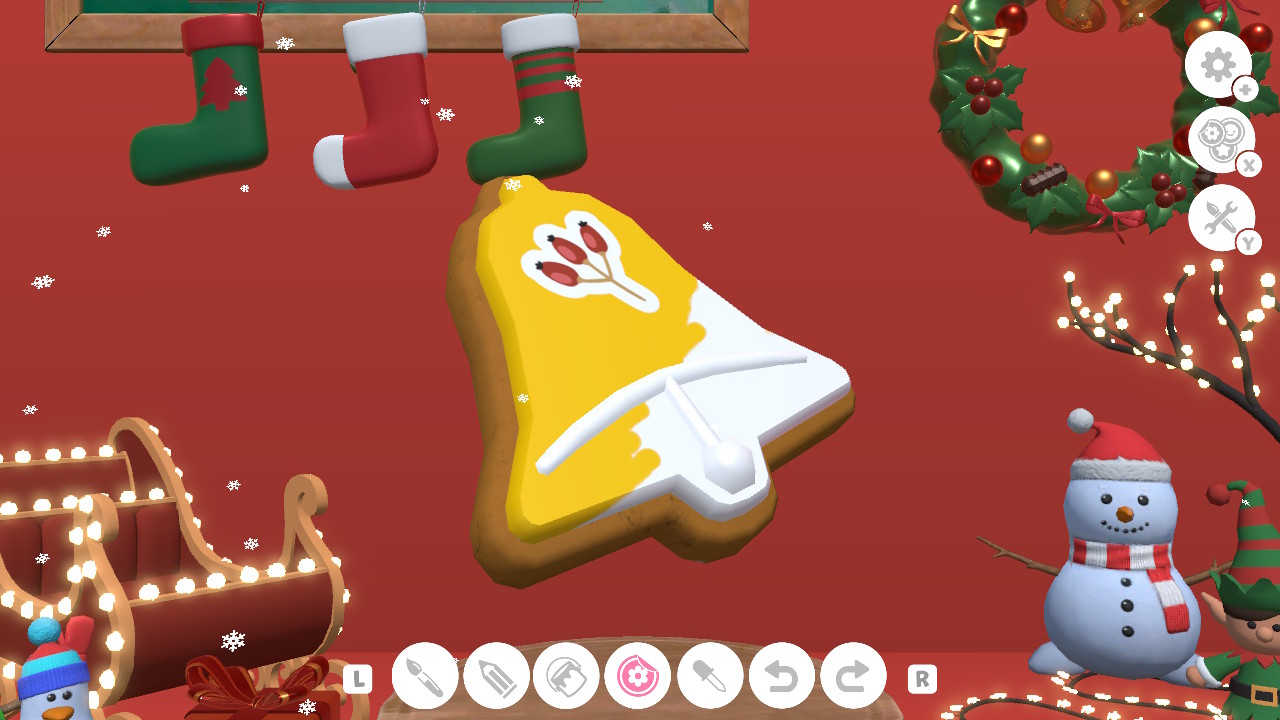This screenshot has width=1280, height=720.
Task: Open the crafting tools menu
Action: (1221, 218)
